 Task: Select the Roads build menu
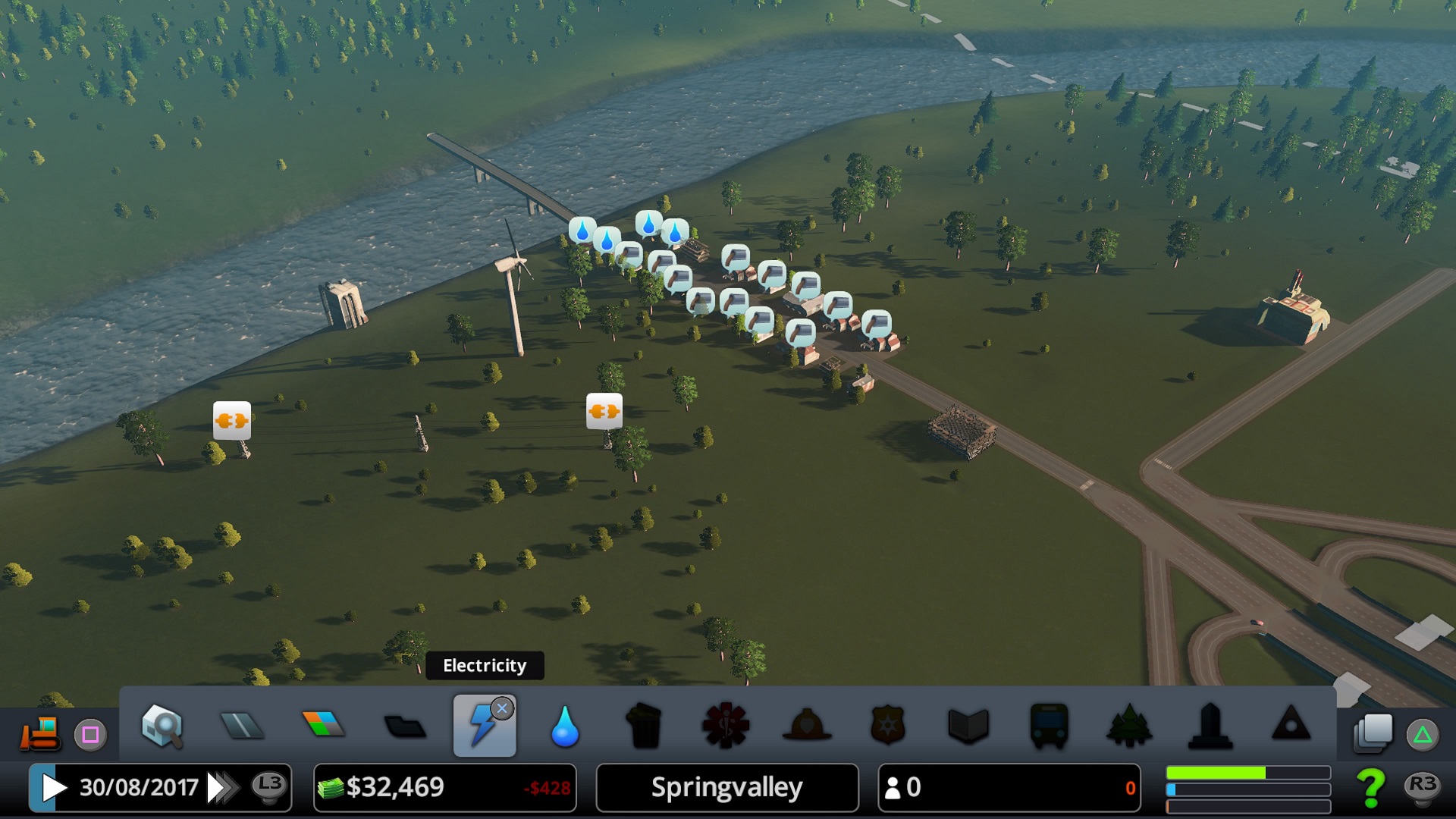pos(242,726)
